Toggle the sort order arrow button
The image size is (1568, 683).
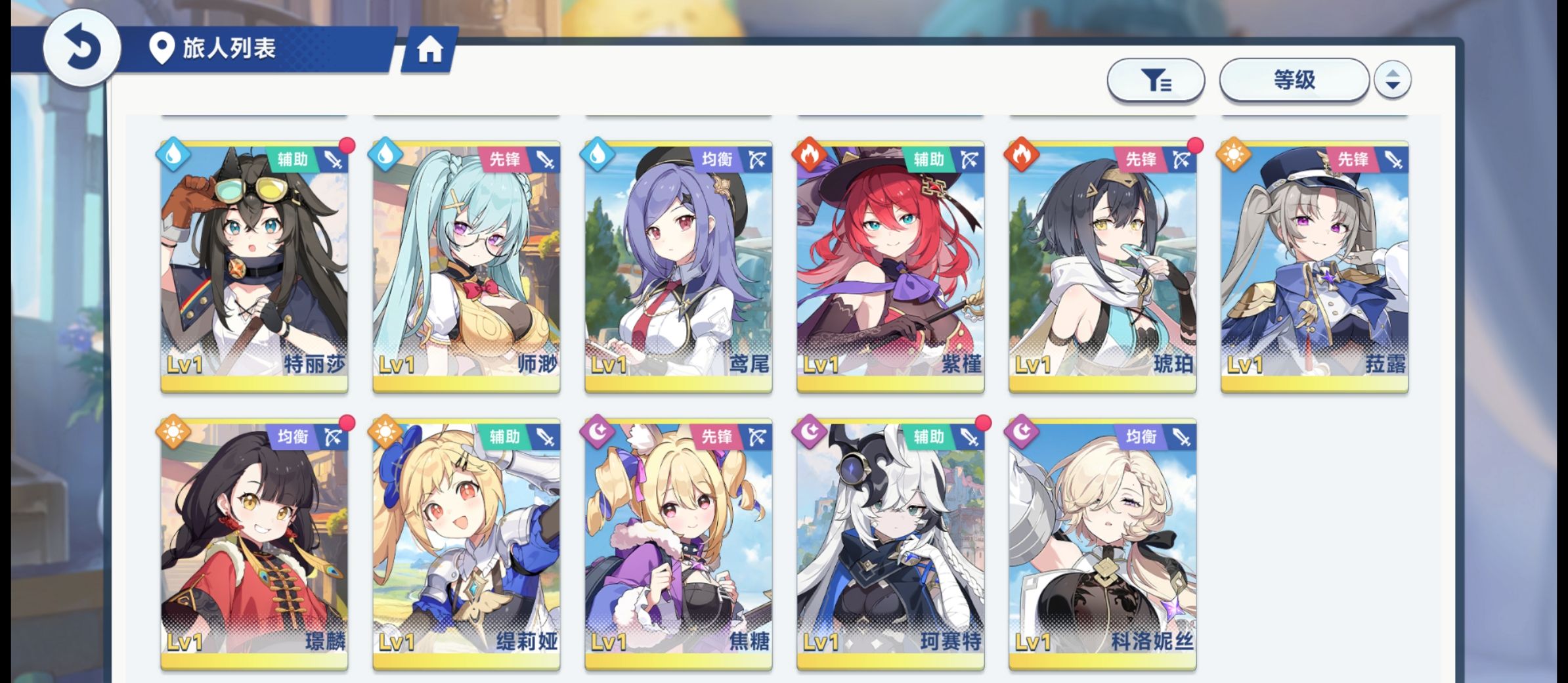[1392, 80]
